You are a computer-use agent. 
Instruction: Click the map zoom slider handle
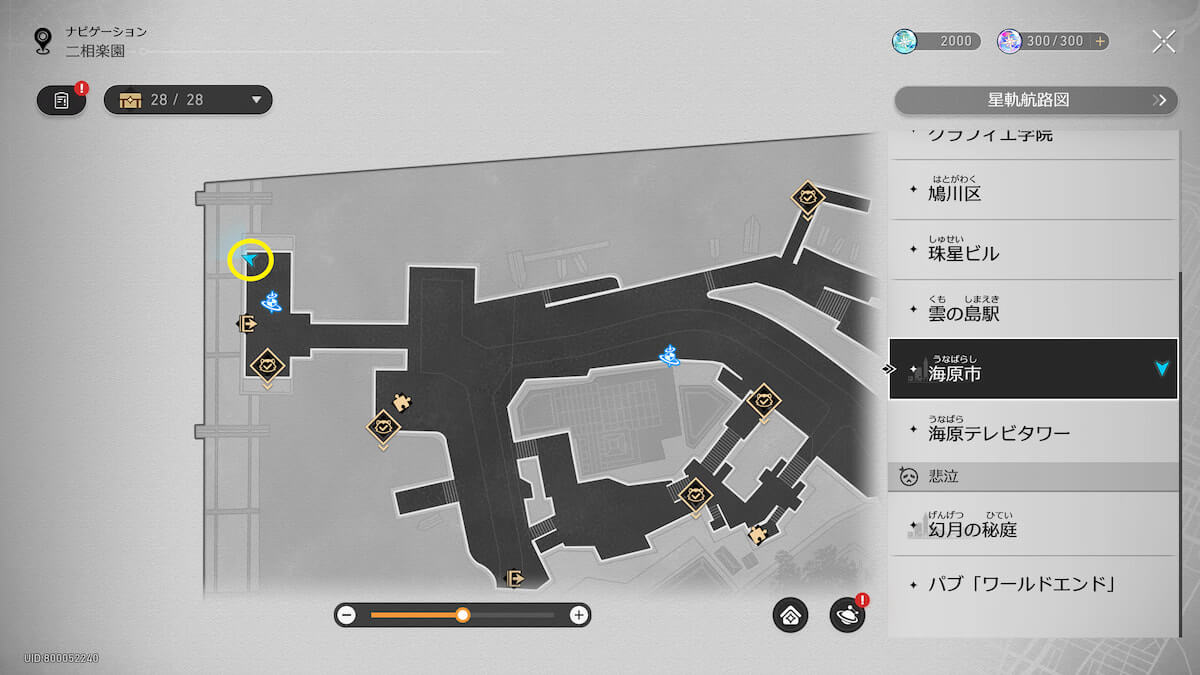(x=463, y=615)
